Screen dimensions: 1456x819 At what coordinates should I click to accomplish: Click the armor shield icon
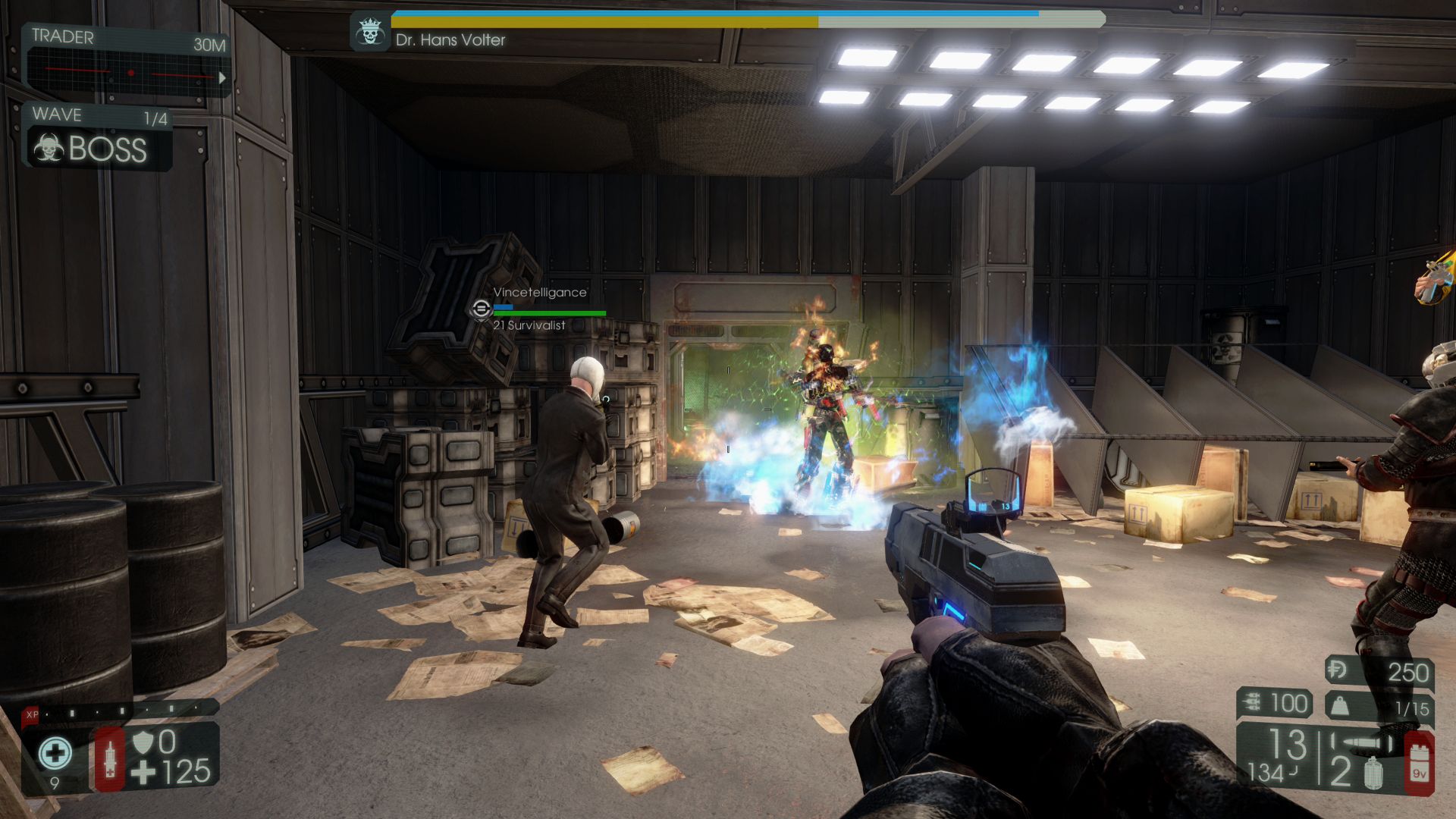pos(143,742)
